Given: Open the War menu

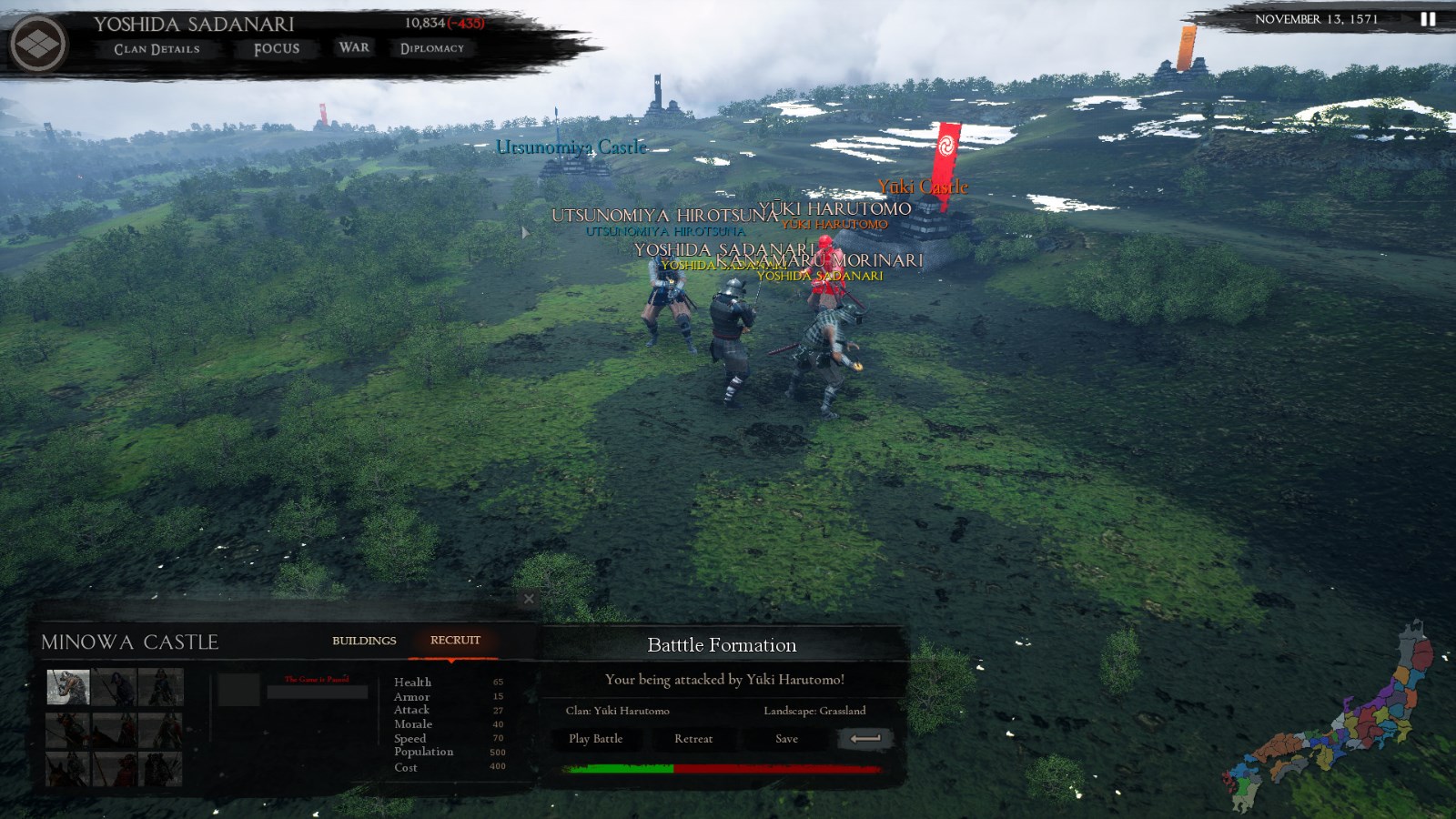Looking at the screenshot, I should (354, 47).
